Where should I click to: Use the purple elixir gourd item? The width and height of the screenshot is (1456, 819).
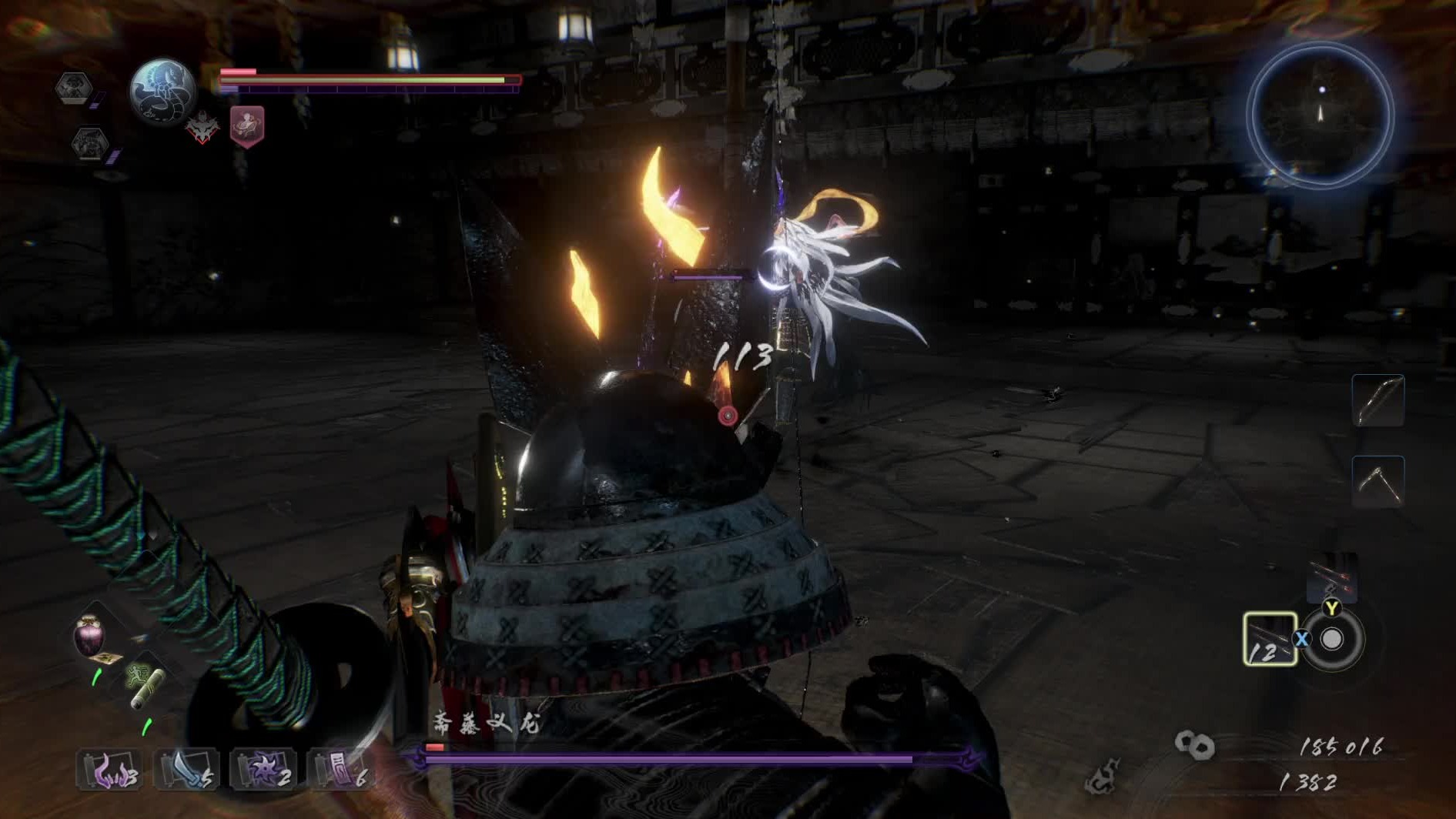89,636
